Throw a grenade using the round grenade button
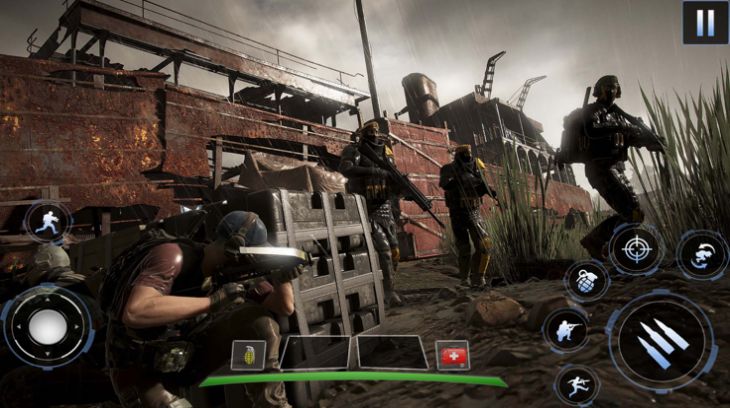 click(586, 281)
